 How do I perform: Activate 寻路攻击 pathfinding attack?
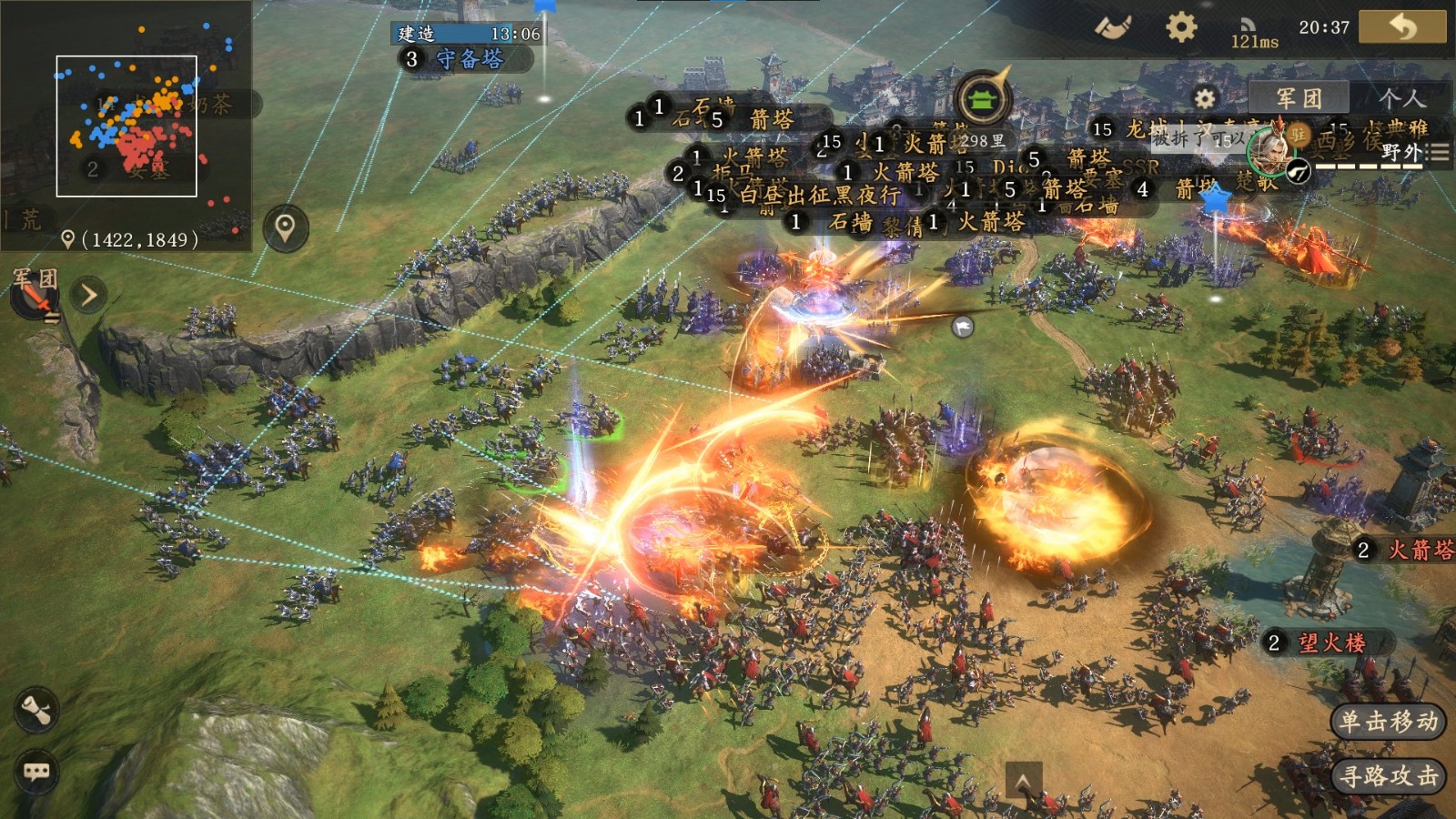[x=1389, y=776]
